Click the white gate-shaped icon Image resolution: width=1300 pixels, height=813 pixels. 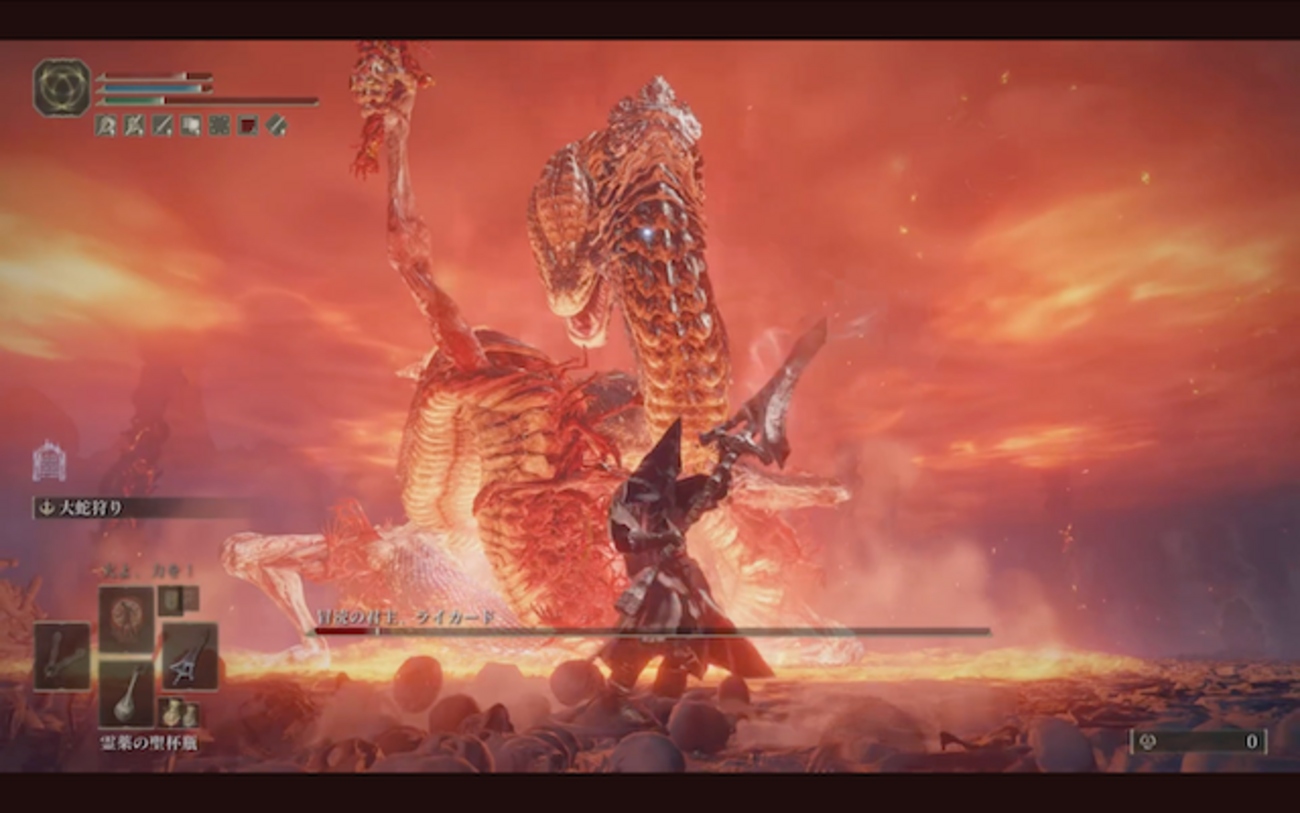pyautogui.click(x=49, y=461)
